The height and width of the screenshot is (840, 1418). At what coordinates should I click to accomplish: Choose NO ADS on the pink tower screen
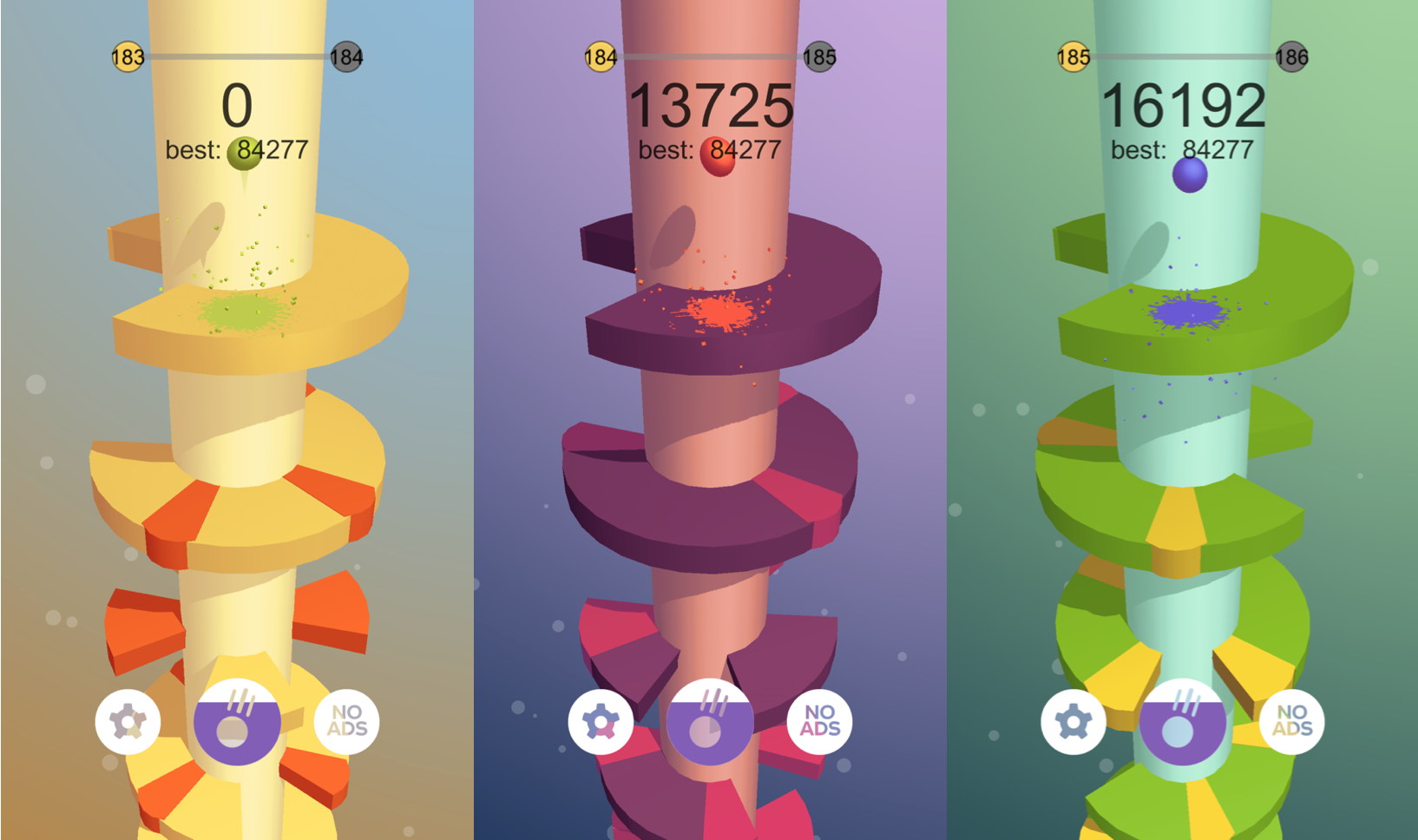820,721
